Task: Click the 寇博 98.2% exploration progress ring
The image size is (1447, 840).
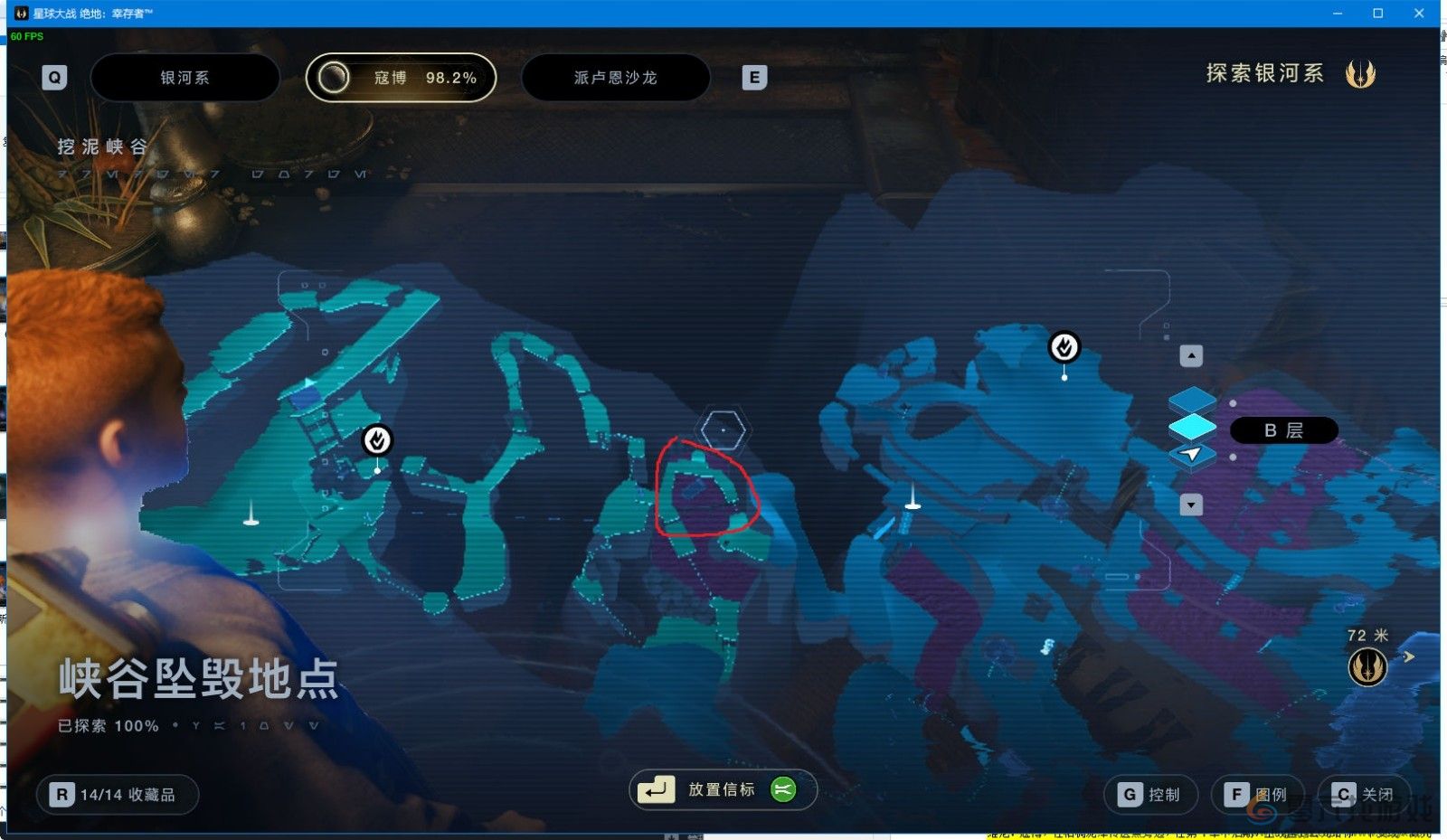Action: click(401, 77)
